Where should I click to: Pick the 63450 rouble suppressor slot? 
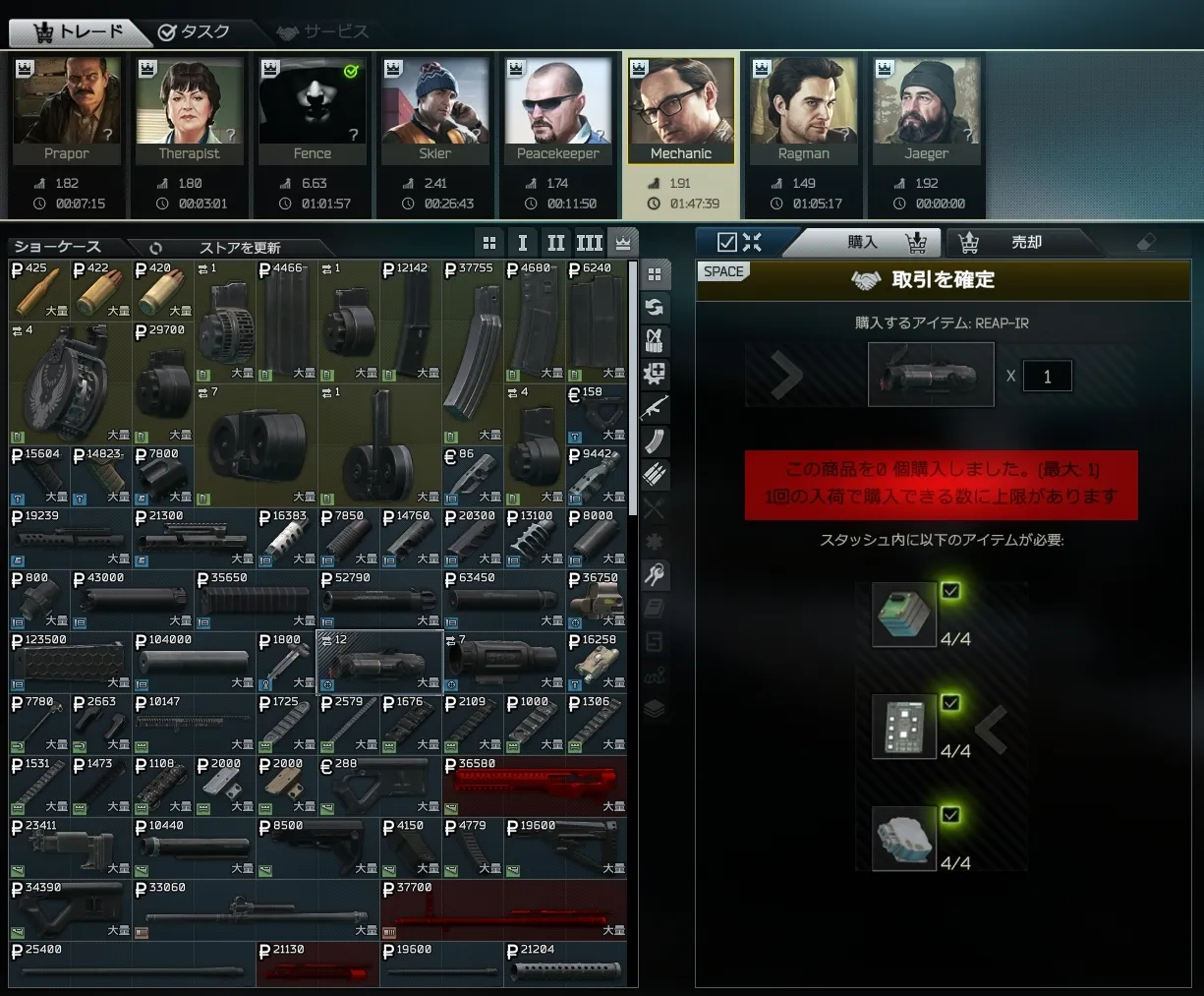[x=503, y=600]
